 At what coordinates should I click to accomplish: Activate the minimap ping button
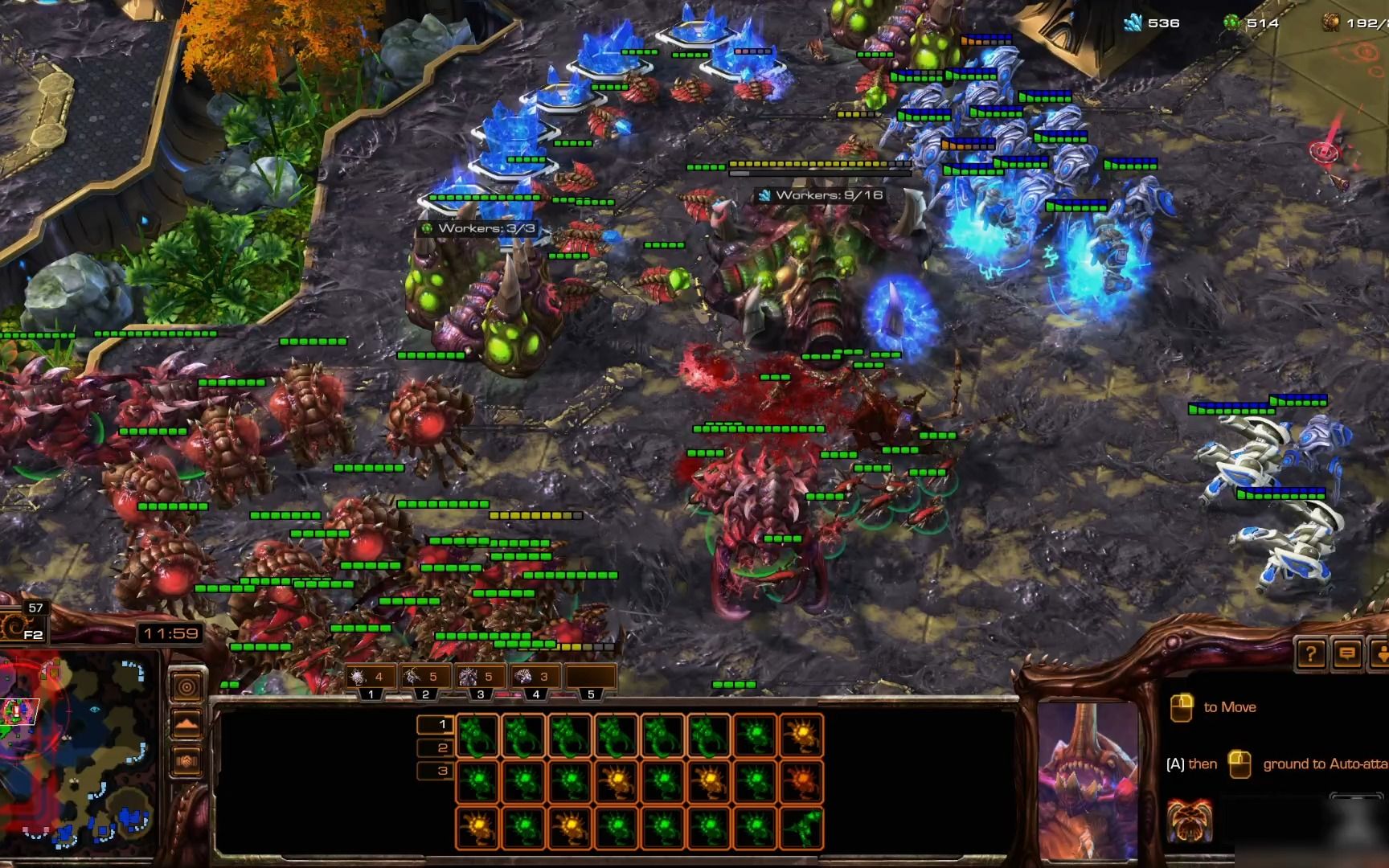[186, 688]
